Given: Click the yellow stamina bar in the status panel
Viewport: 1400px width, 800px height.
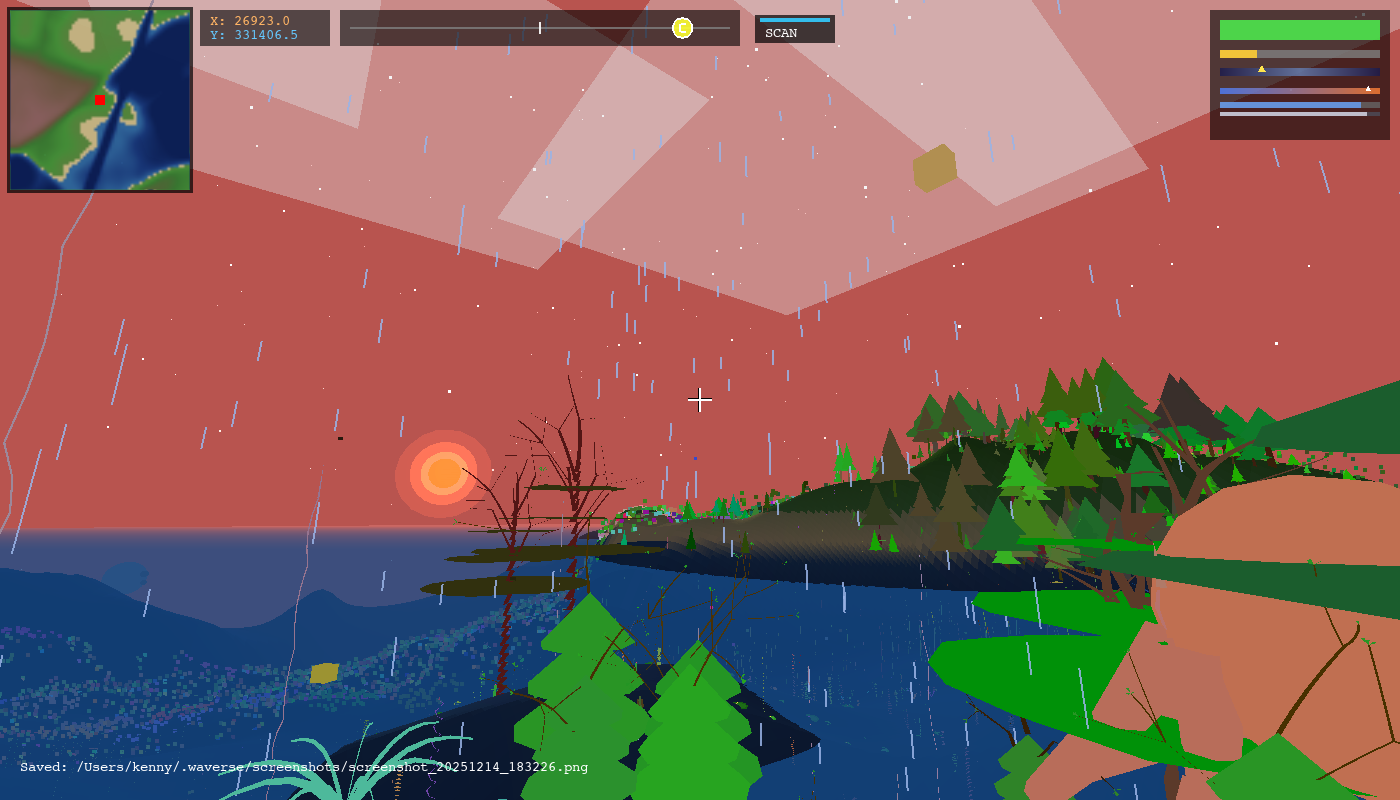Looking at the screenshot, I should tap(1239, 54).
